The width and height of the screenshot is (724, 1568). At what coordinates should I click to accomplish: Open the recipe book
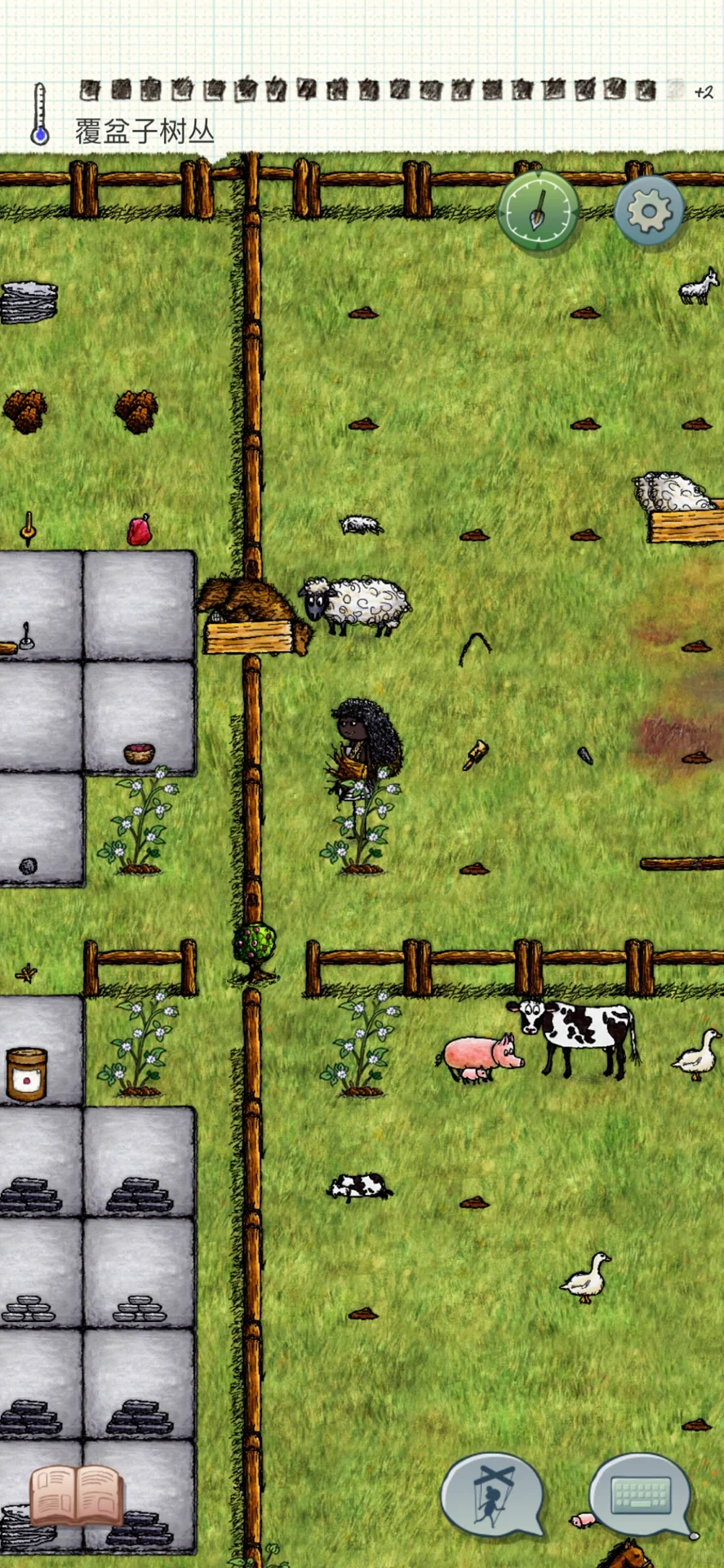coord(77,1495)
